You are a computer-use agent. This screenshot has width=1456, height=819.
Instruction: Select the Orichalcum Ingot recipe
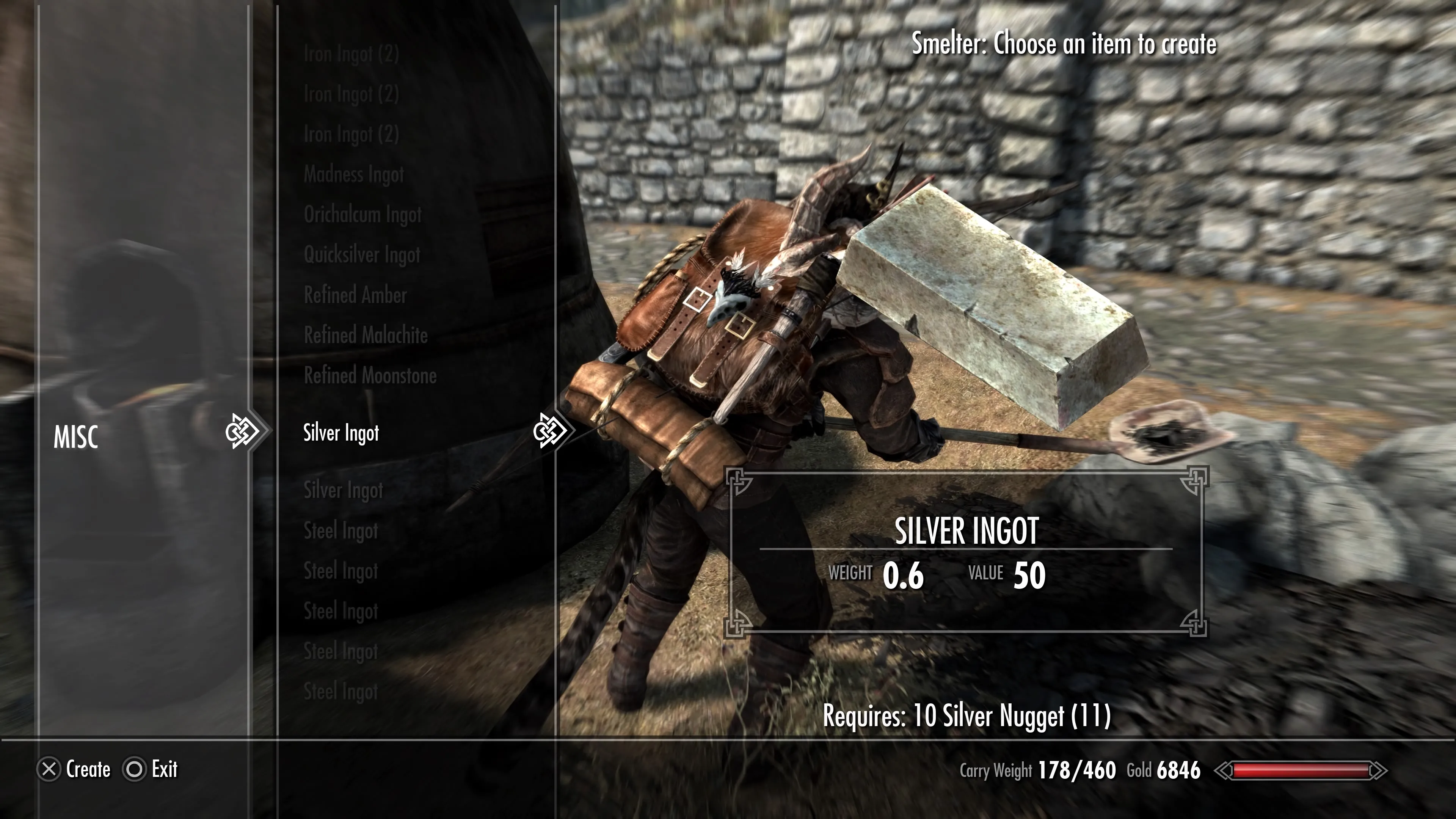point(362,215)
